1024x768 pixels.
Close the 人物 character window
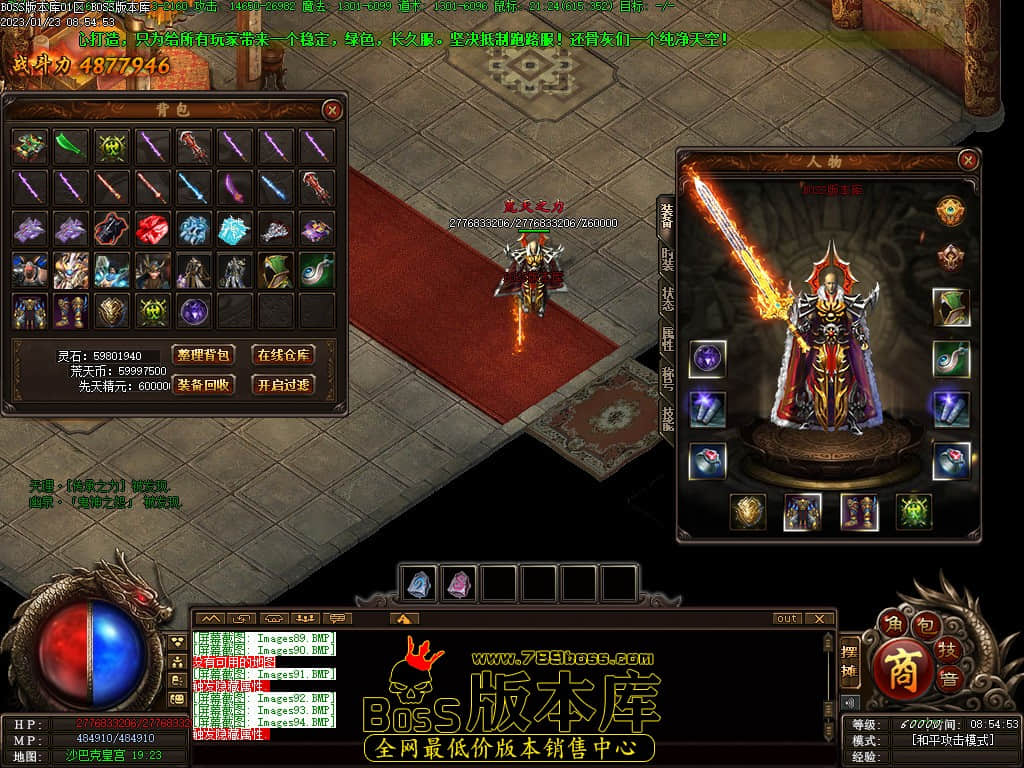(967, 160)
